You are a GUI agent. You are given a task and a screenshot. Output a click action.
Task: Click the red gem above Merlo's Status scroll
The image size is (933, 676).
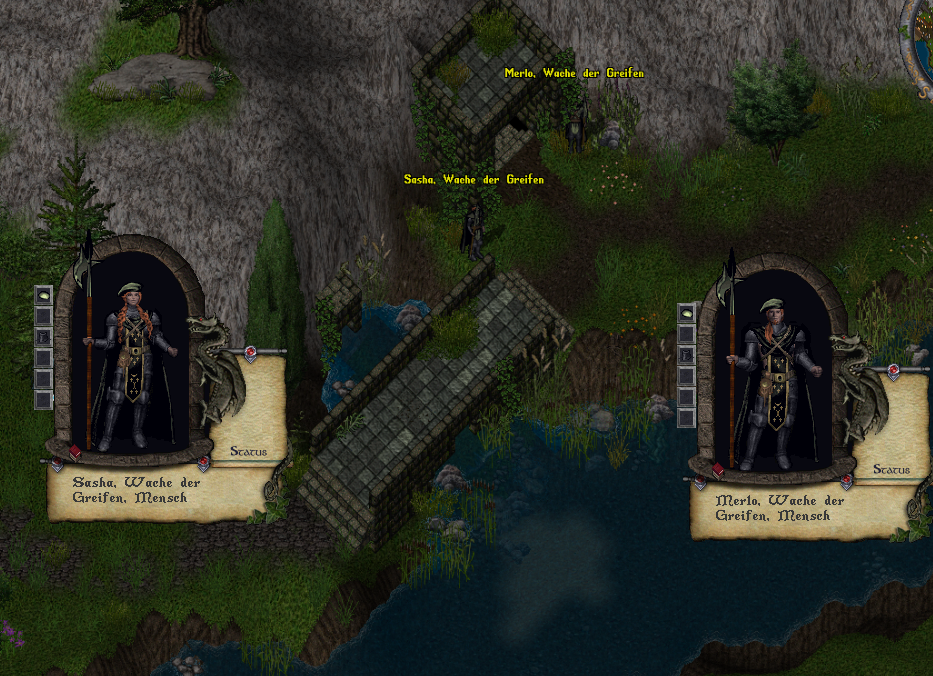(893, 369)
